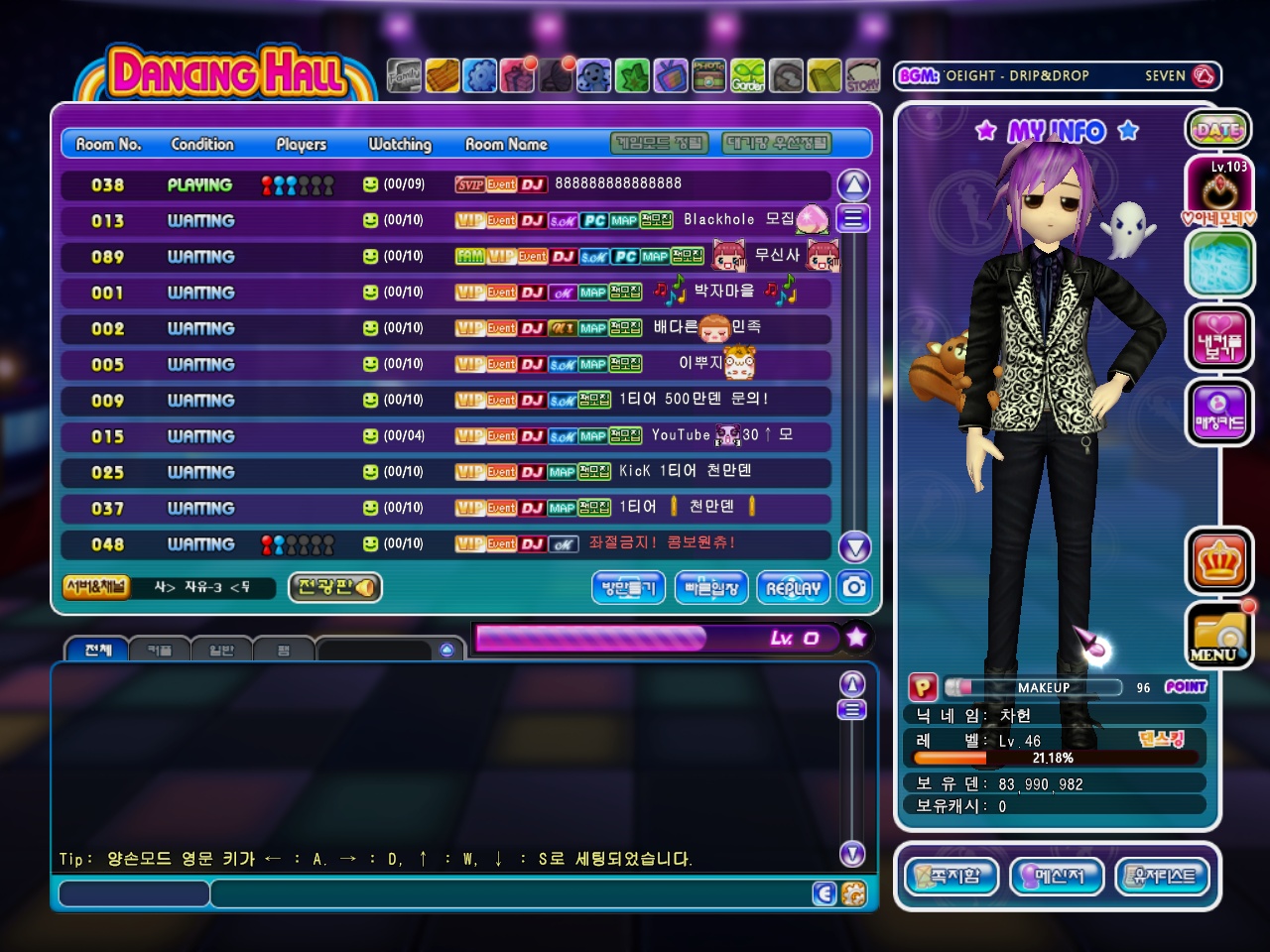Take a screenshot with the camera button
The width and height of the screenshot is (1270, 952).
point(854,587)
